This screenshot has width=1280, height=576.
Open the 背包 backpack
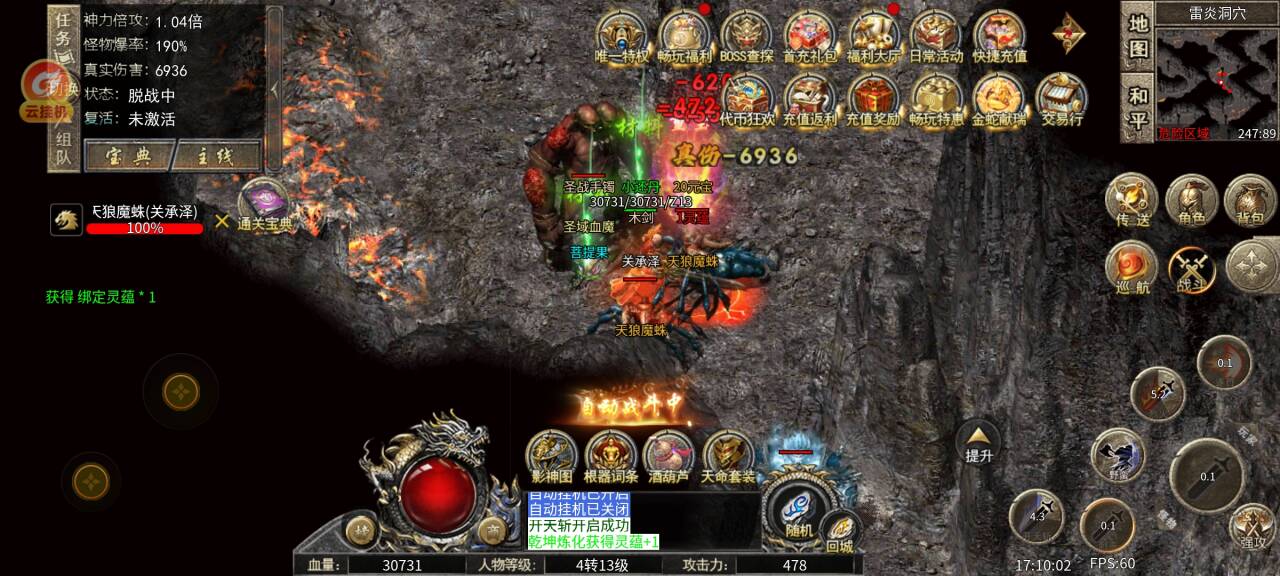click(1249, 201)
